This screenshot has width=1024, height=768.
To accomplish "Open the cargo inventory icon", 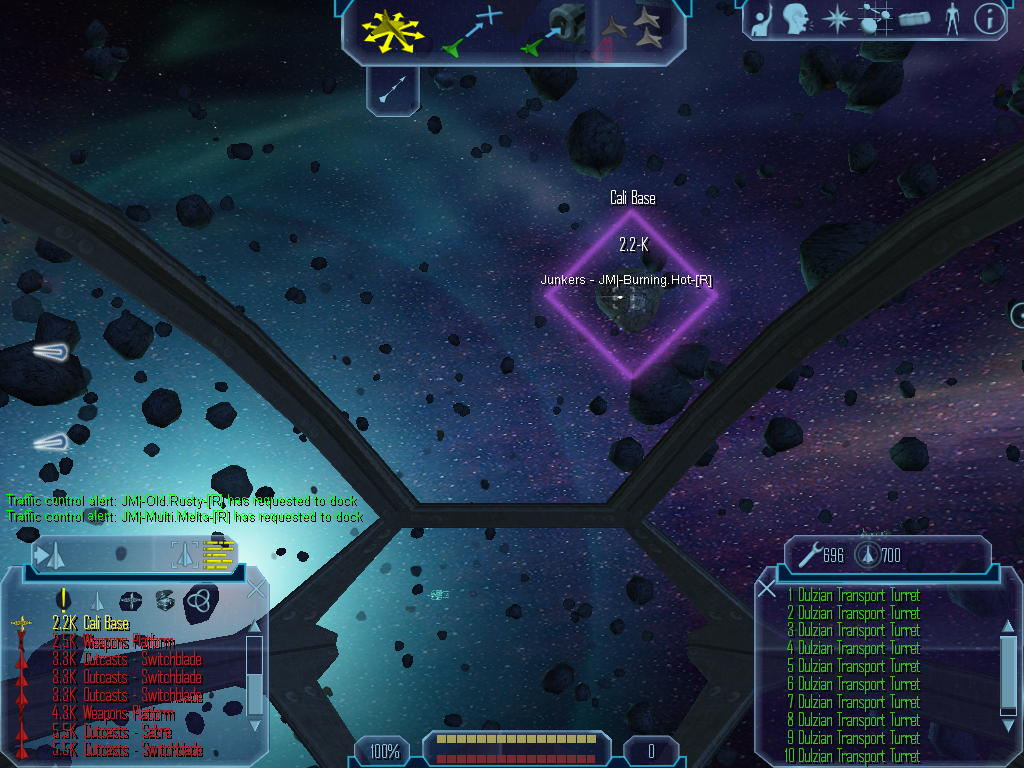I will pyautogui.click(x=914, y=18).
